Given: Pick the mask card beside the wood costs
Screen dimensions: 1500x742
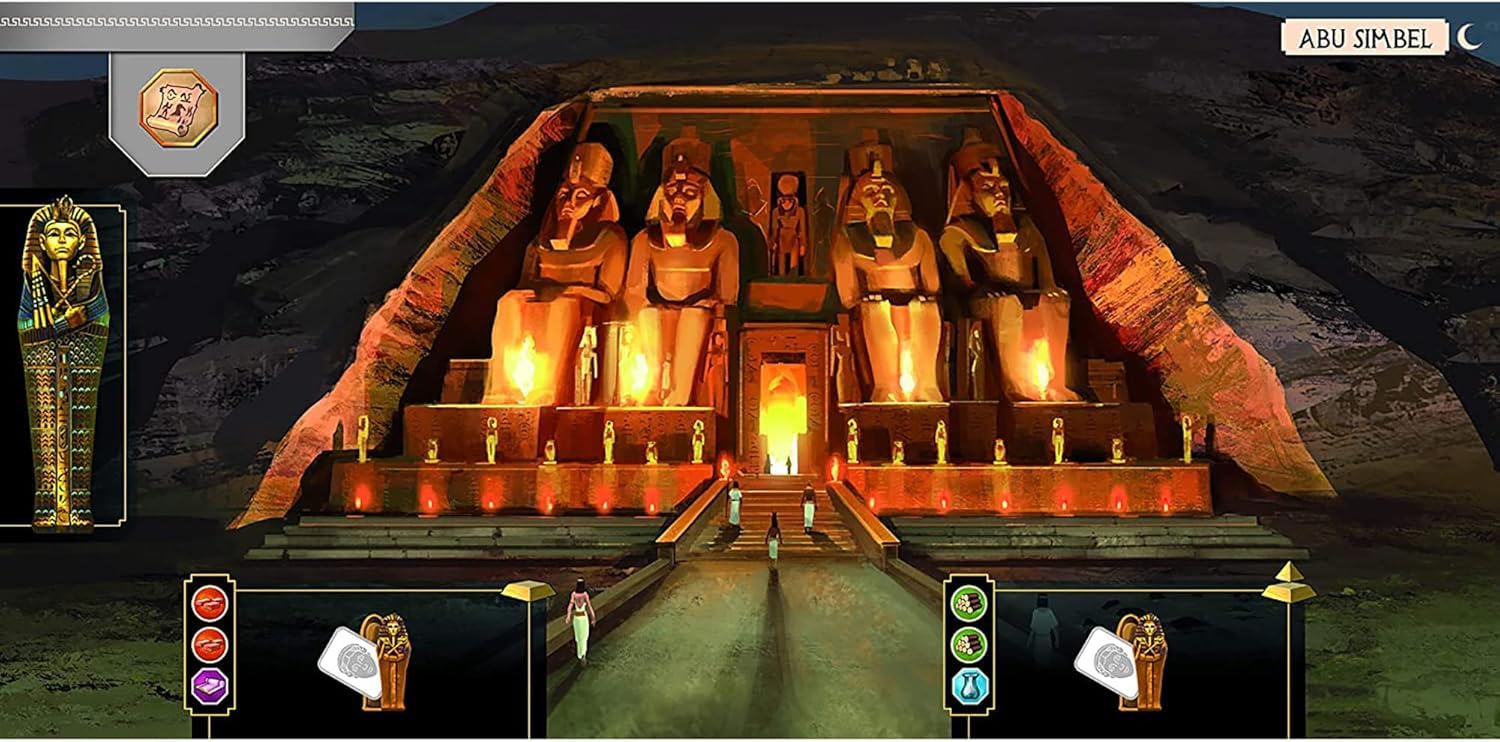Looking at the screenshot, I should pyautogui.click(x=1108, y=663).
